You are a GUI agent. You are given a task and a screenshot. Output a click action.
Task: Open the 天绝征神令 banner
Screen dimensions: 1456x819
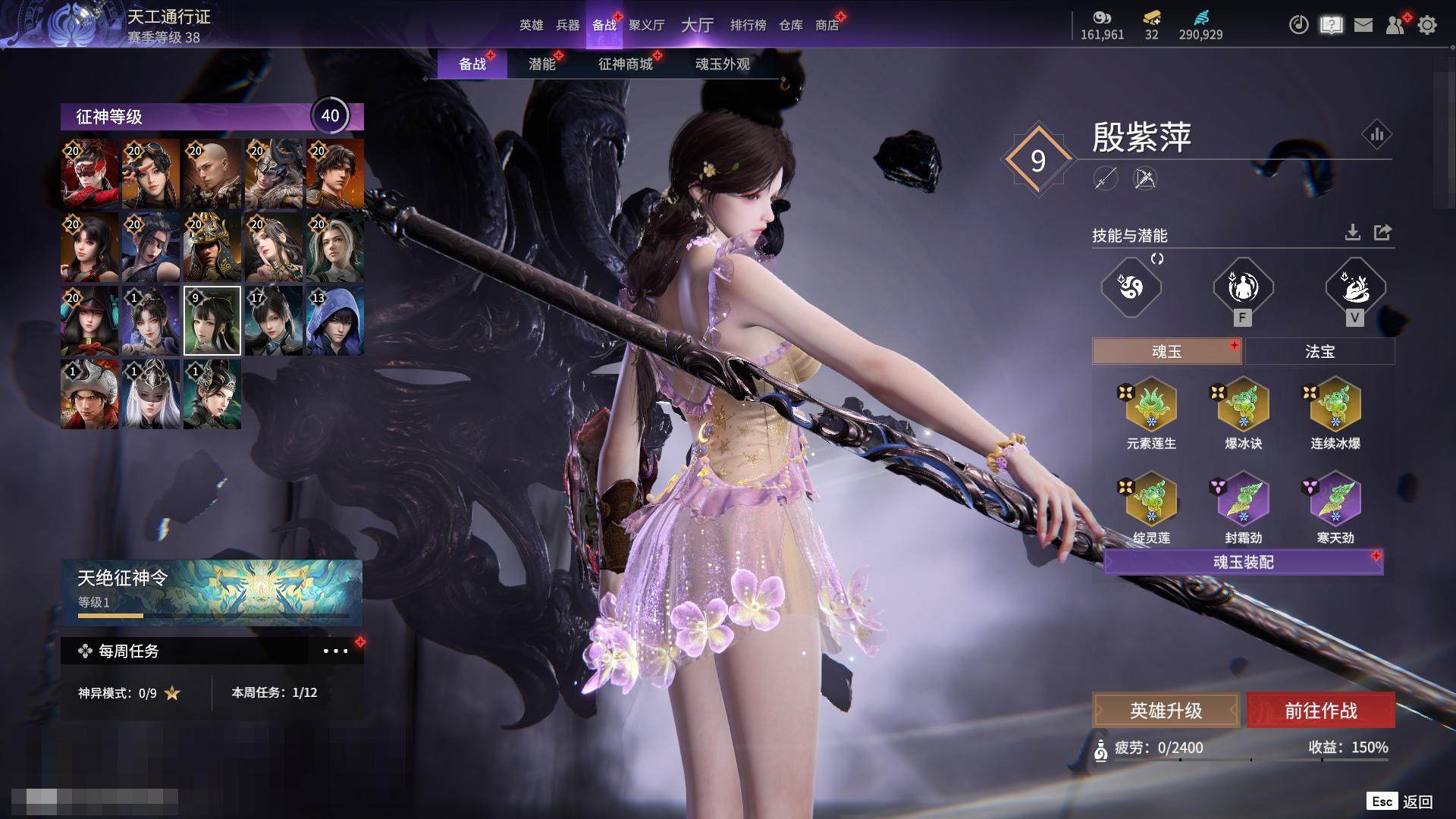pyautogui.click(x=212, y=591)
